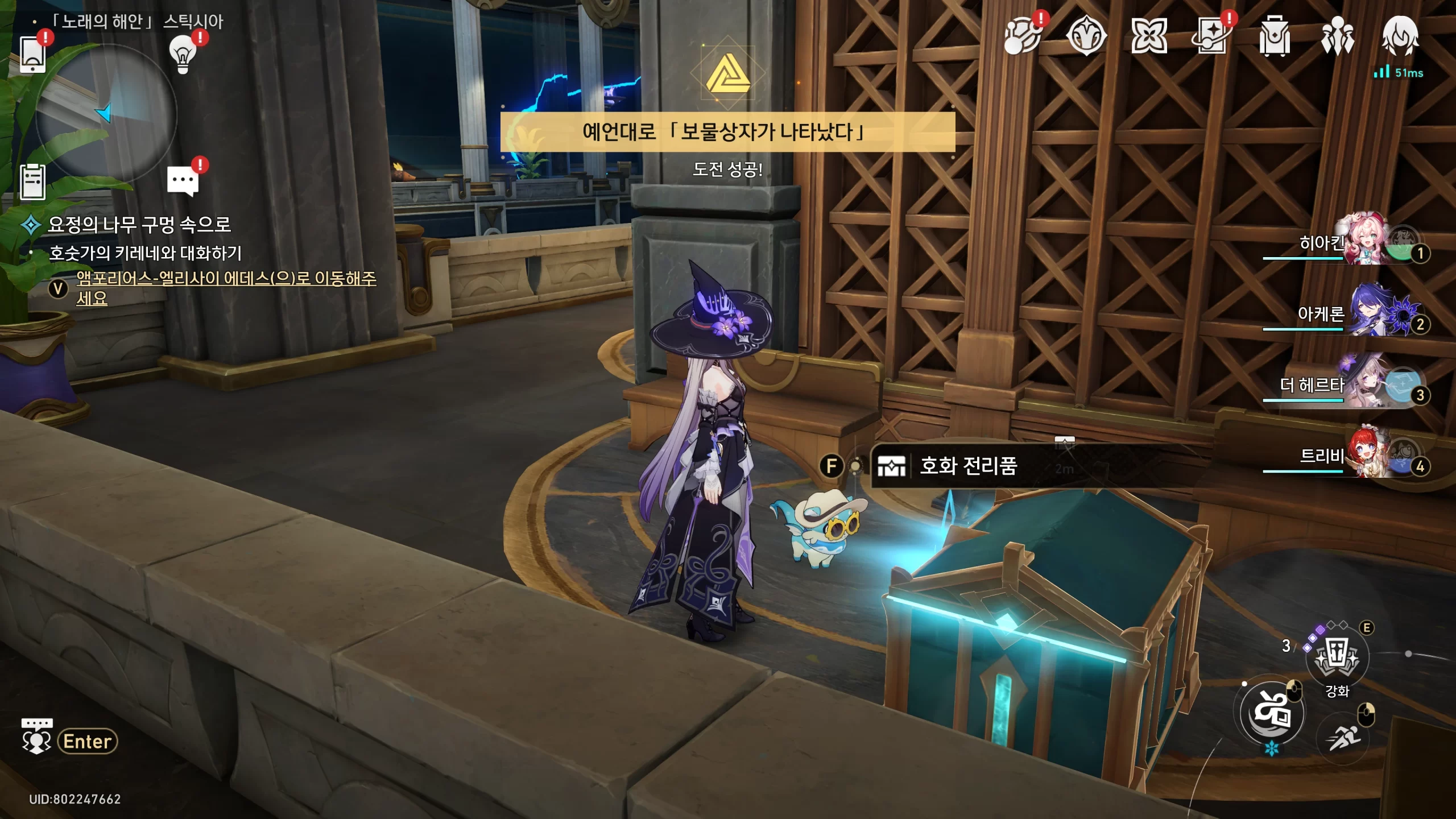Open the chat message bubble
The height and width of the screenshot is (819, 1456).
[183, 181]
